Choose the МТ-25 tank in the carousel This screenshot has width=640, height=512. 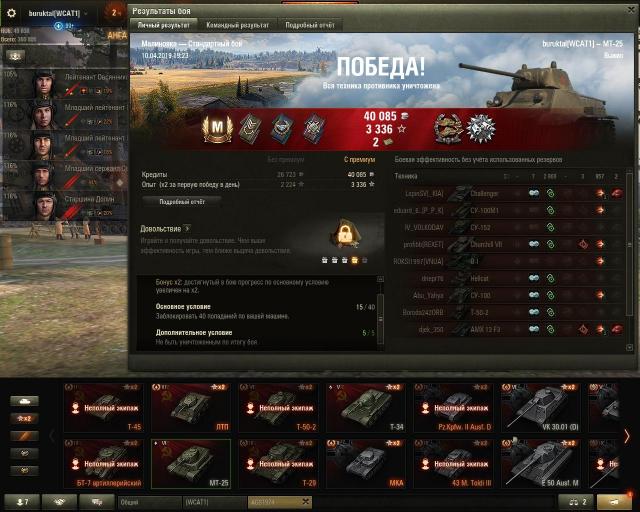coord(190,464)
